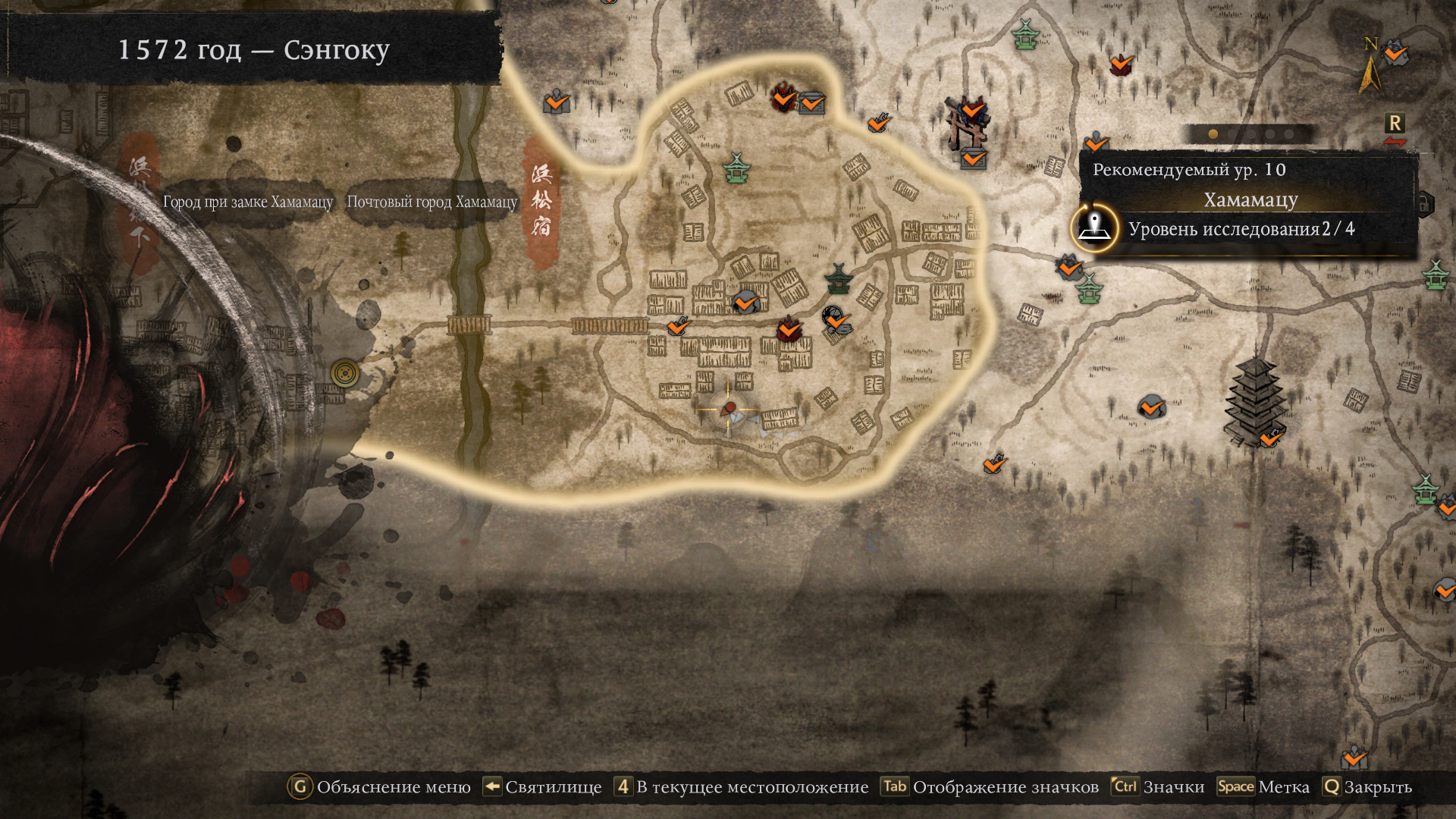This screenshot has width=1456, height=819.
Task: Place a Метка marker on the map
Action: [1263, 787]
